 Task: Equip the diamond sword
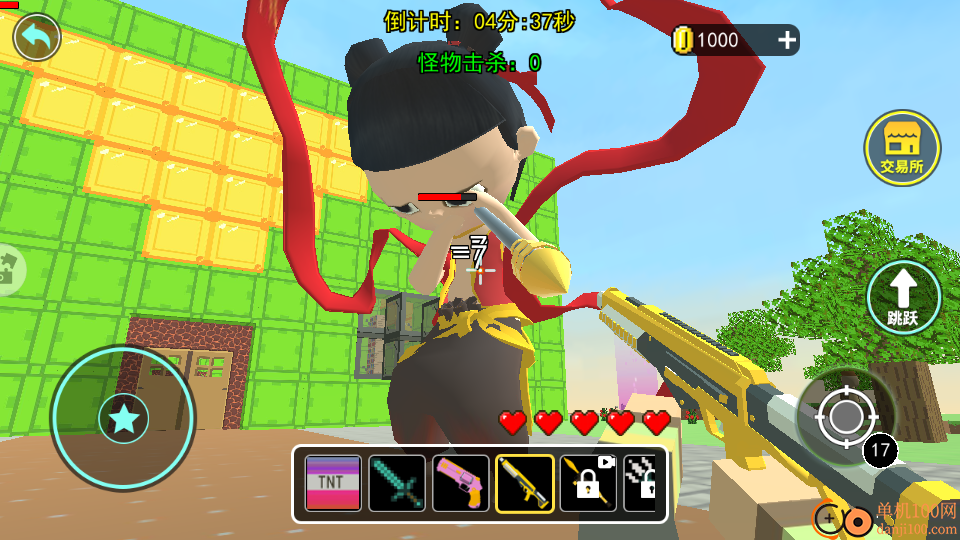[397, 484]
